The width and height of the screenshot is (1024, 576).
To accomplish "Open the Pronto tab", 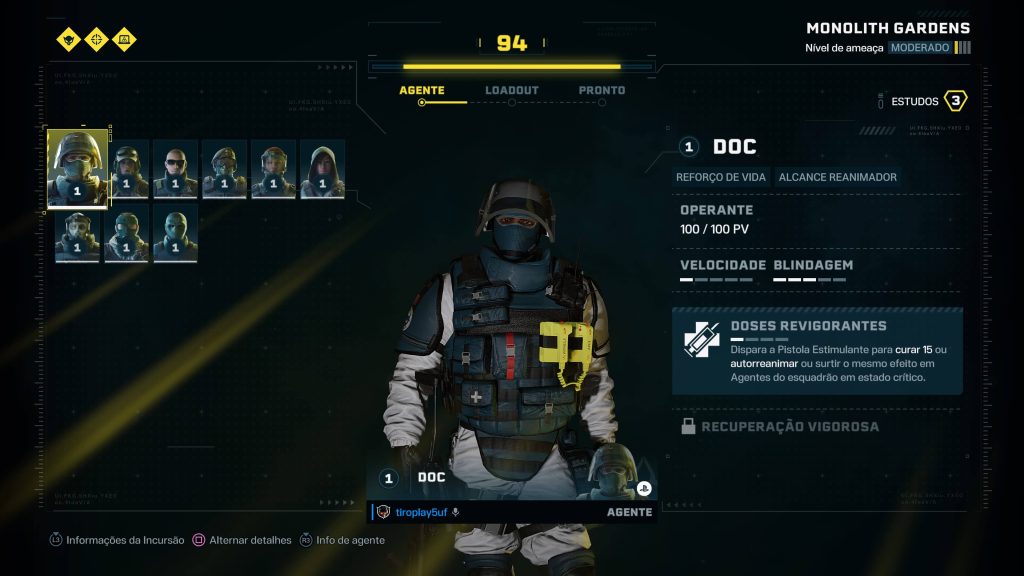I will pyautogui.click(x=602, y=90).
